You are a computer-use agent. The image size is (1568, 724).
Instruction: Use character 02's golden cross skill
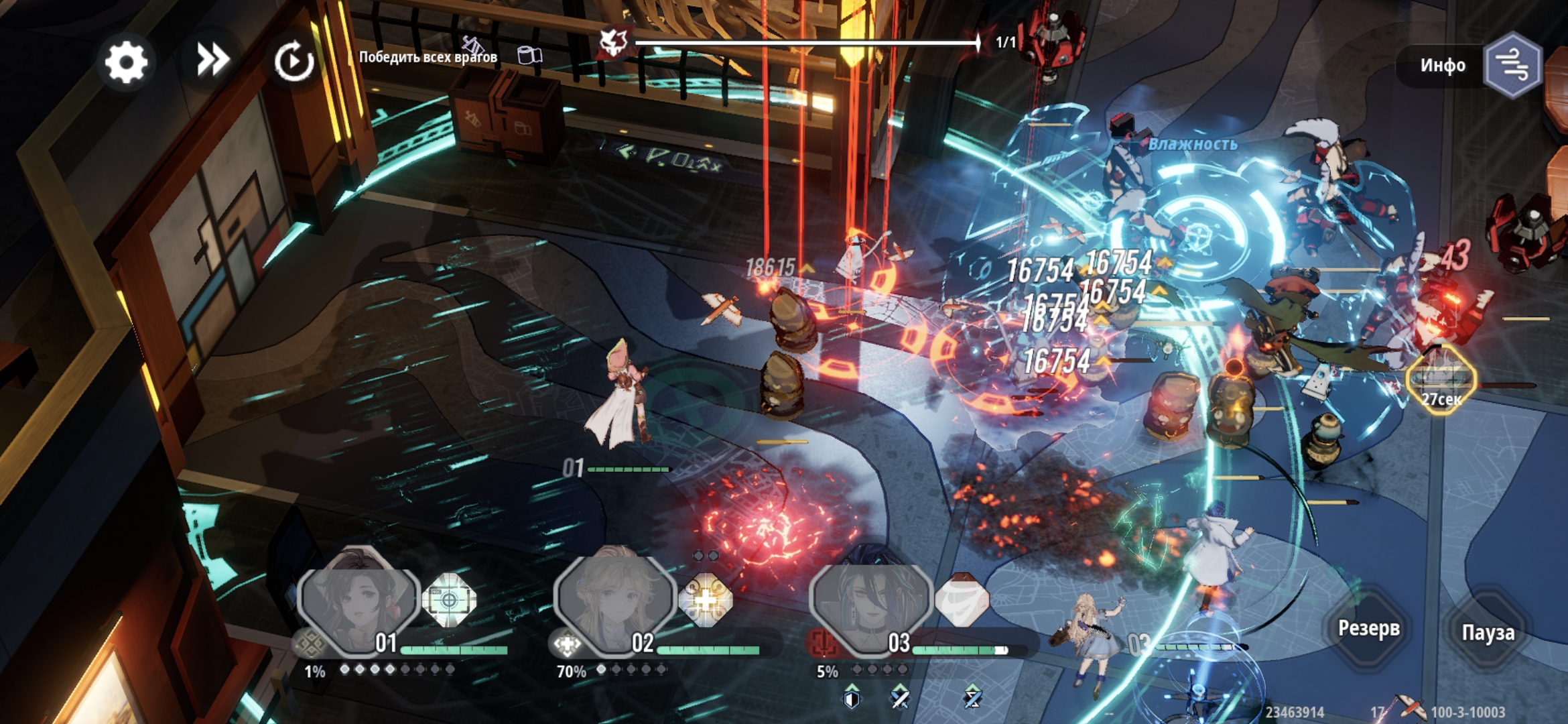[706, 599]
